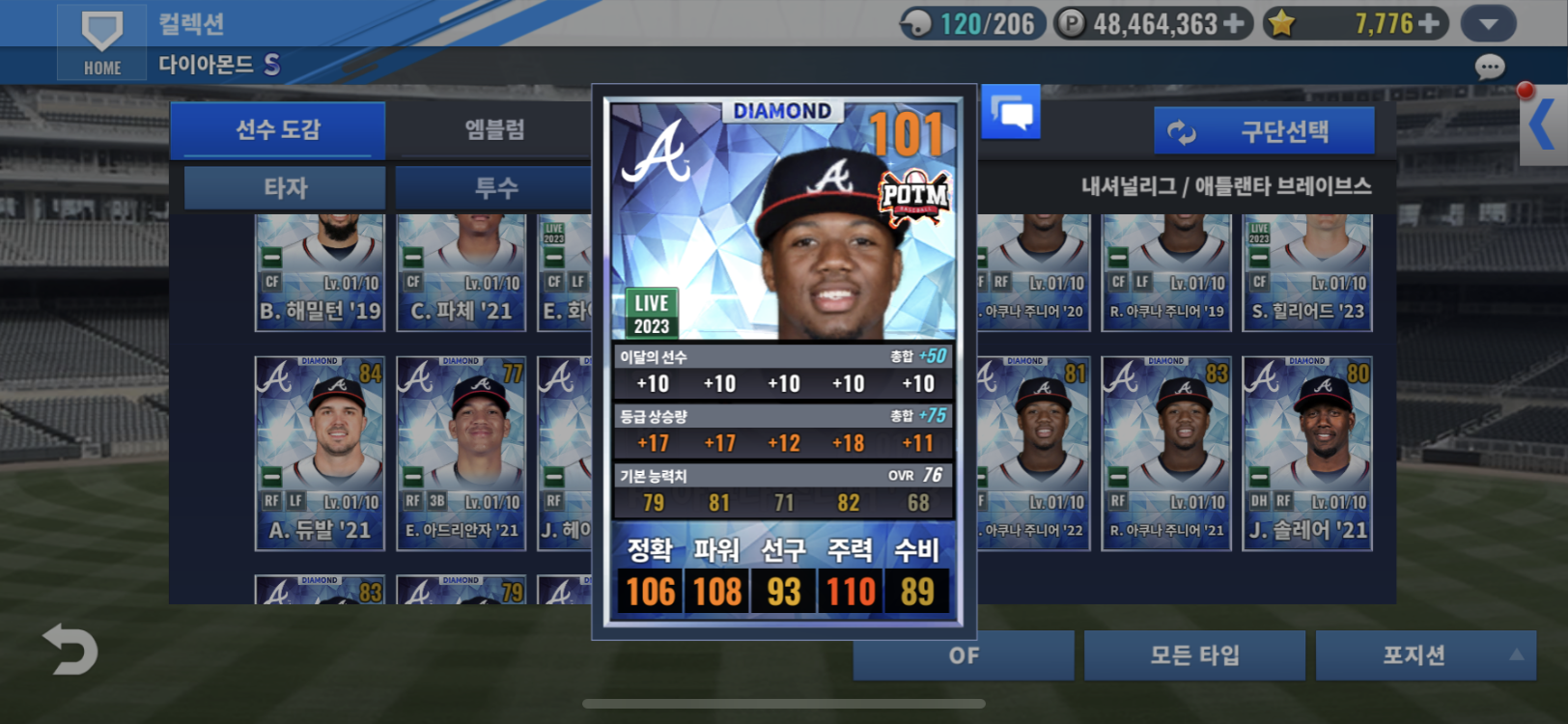Select the B. 해밀턴 '19 card

[320, 273]
